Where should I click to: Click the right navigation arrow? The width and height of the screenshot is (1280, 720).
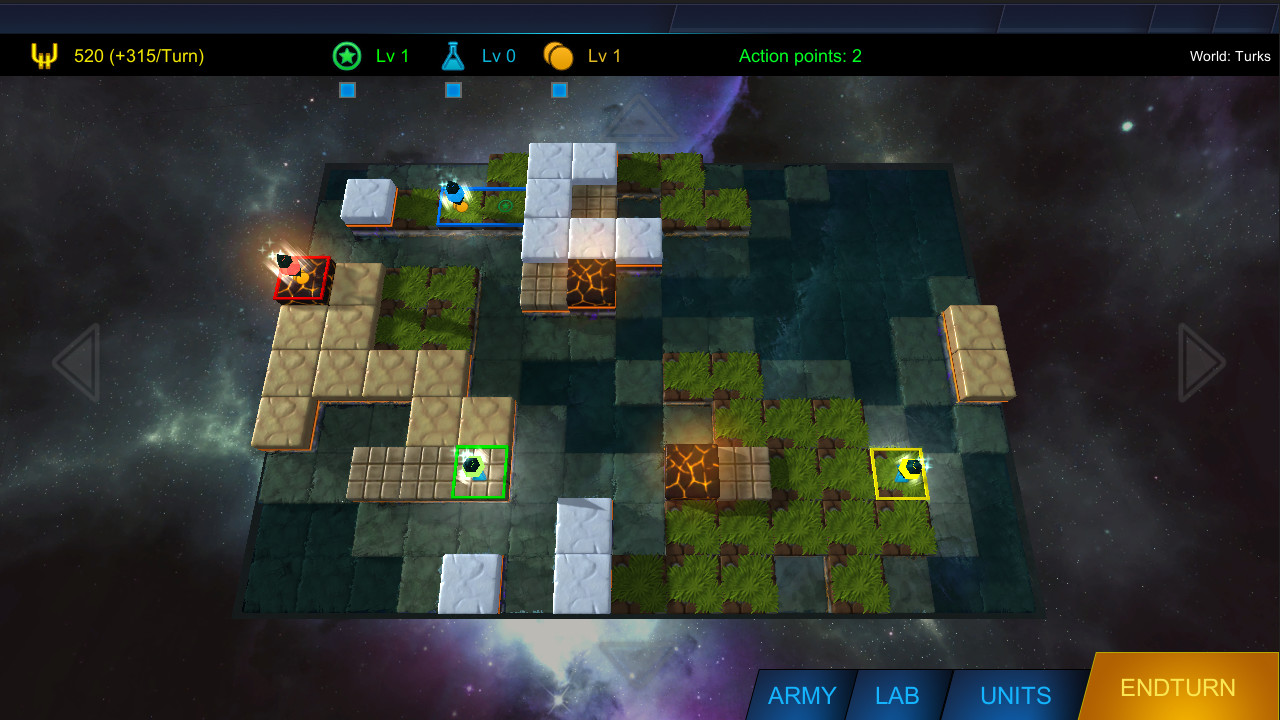[x=1200, y=364]
